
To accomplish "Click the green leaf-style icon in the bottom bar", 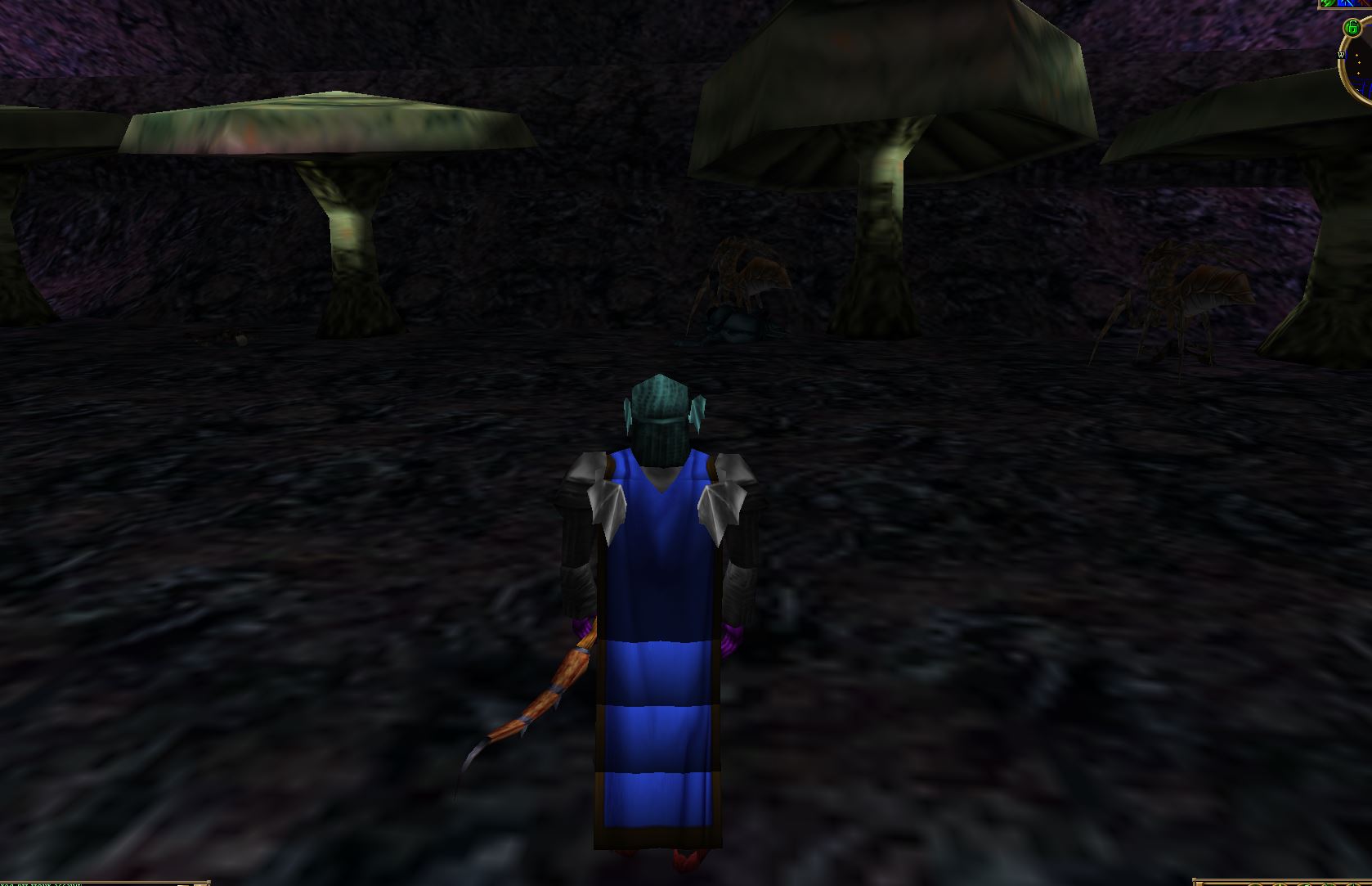I will coord(1326,884).
